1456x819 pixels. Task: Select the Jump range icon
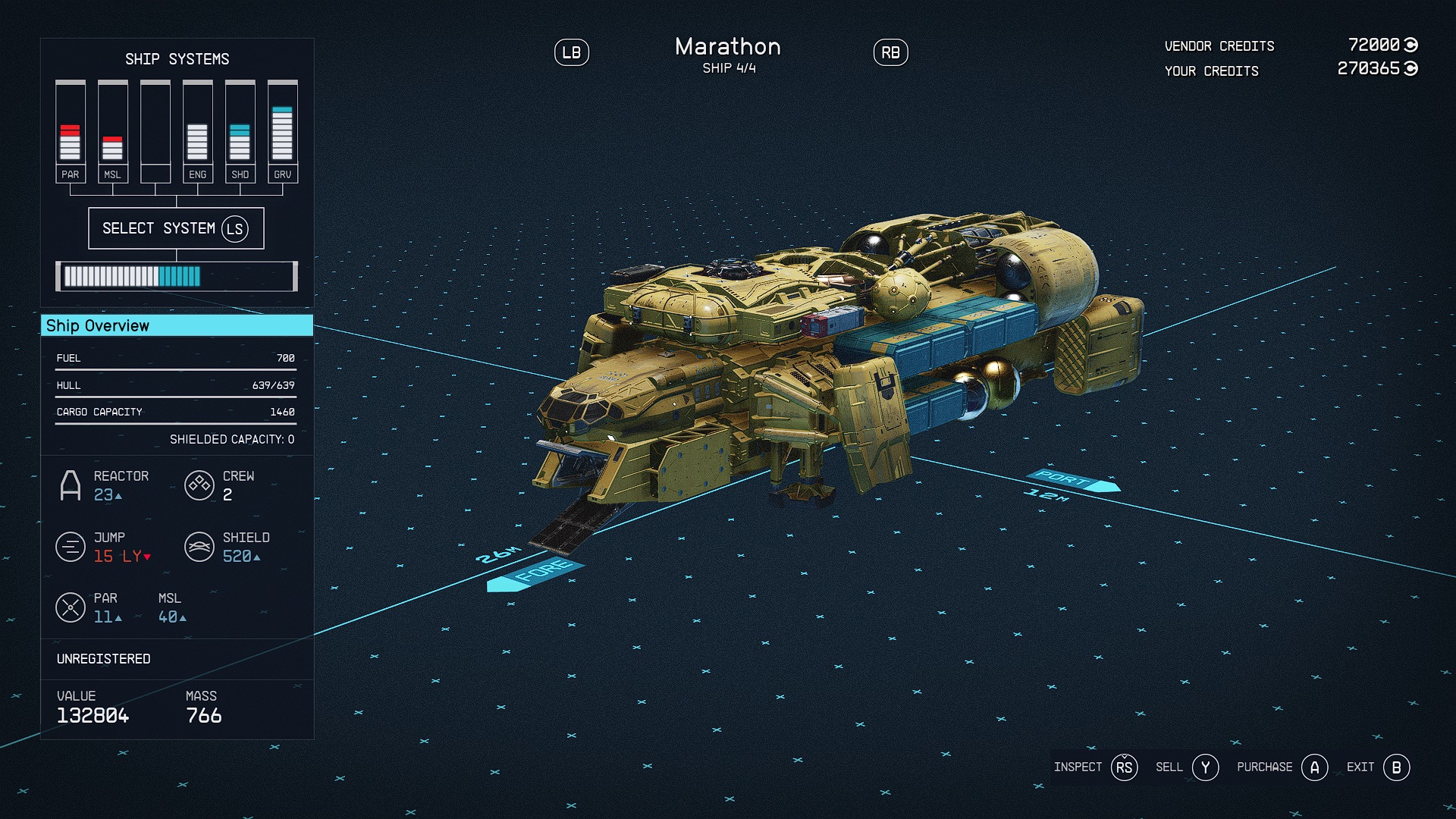pyautogui.click(x=71, y=546)
